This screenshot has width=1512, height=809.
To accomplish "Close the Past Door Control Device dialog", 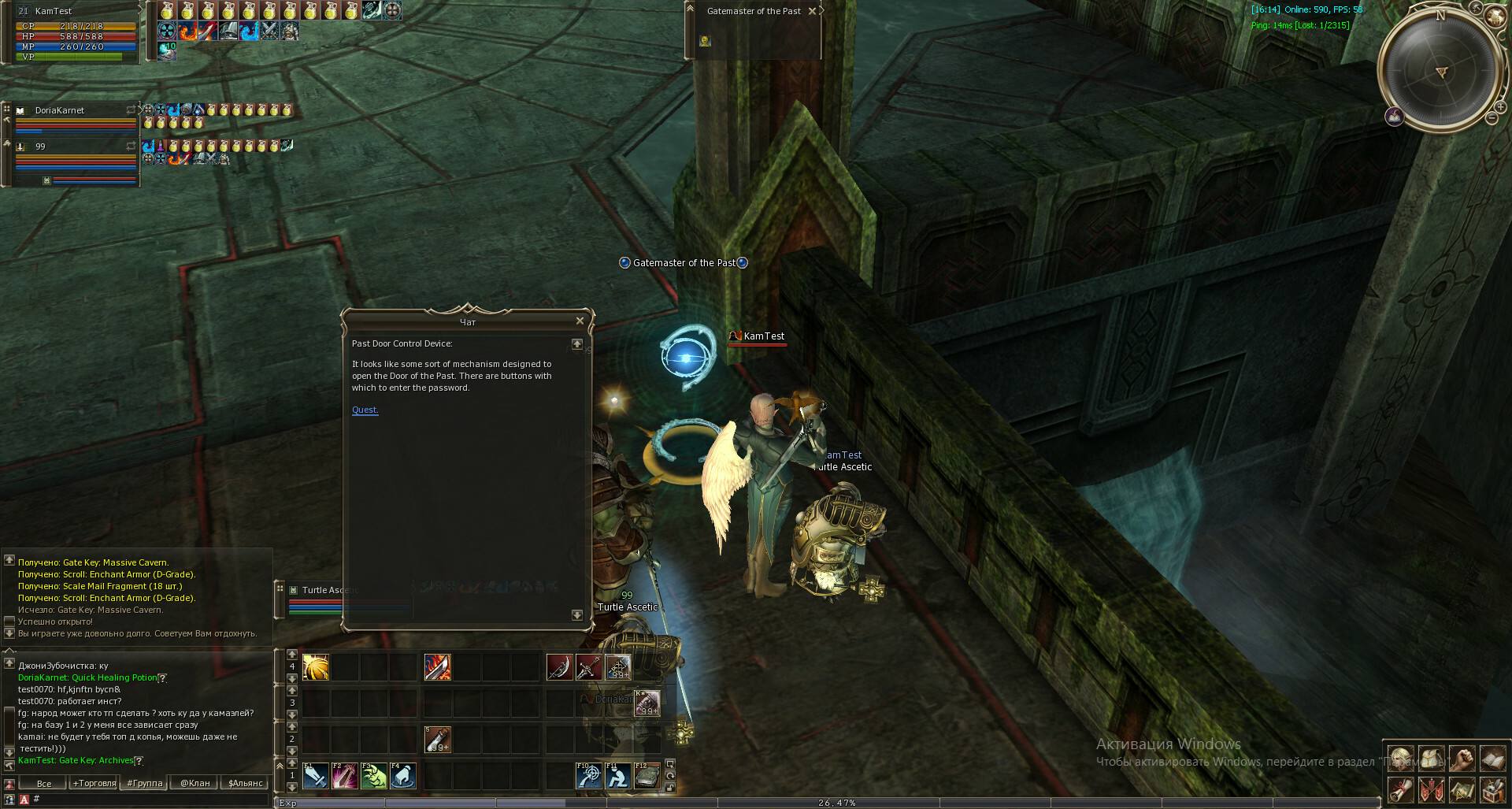I will (x=580, y=321).
